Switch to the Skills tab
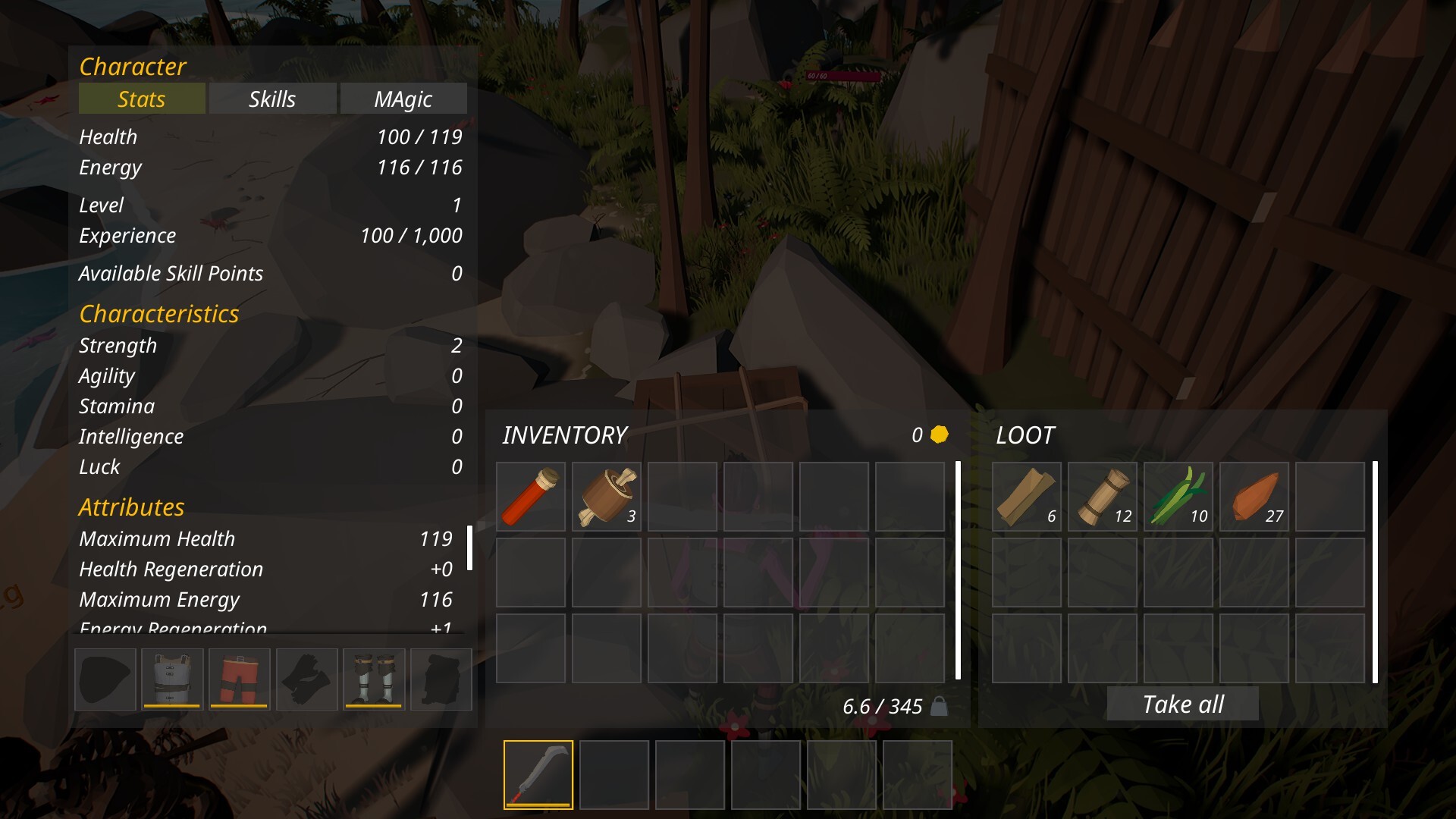 point(272,99)
